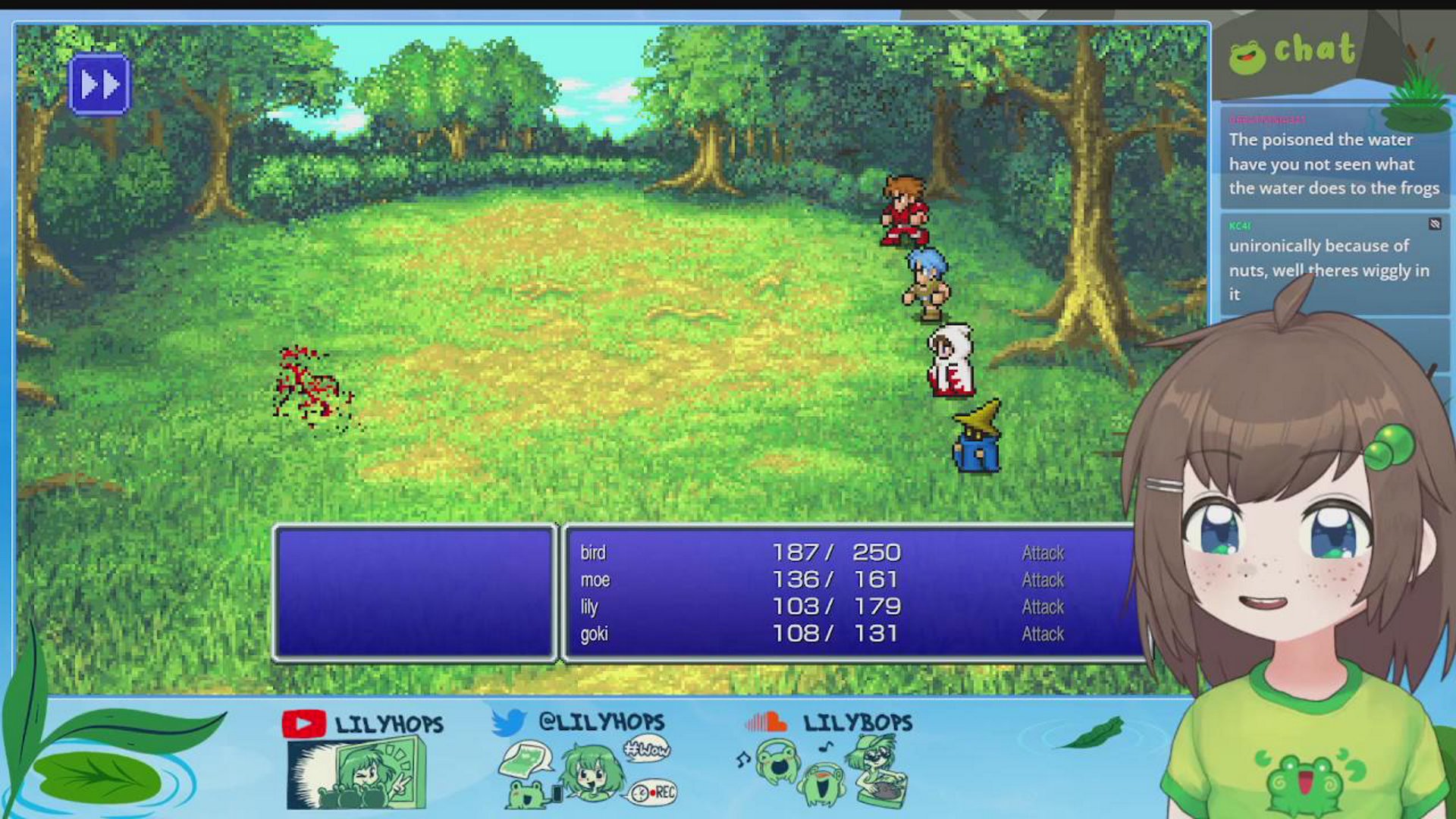
Task: Select the Attack command for goki
Action: (1042, 633)
